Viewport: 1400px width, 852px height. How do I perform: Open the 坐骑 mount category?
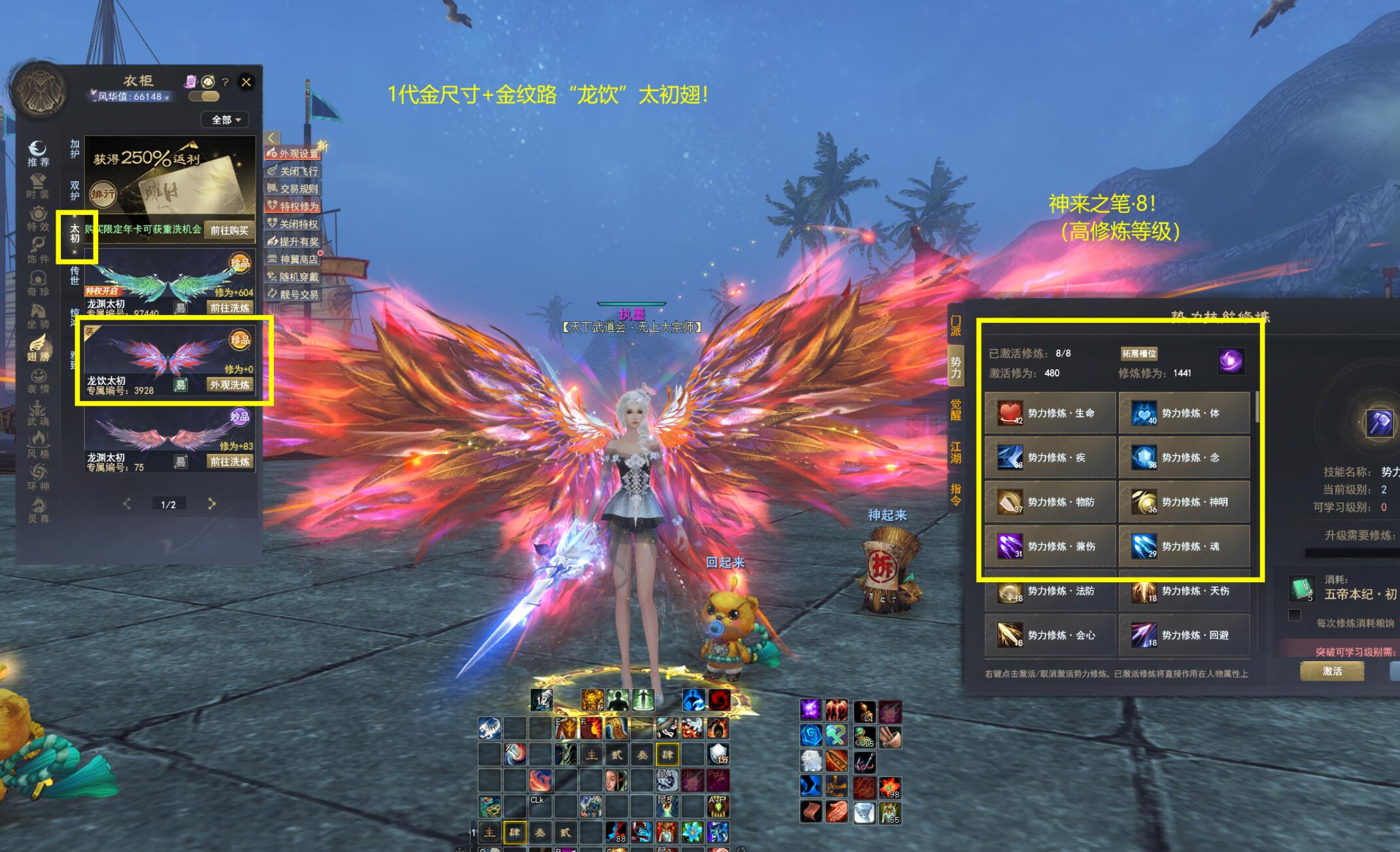click(38, 315)
